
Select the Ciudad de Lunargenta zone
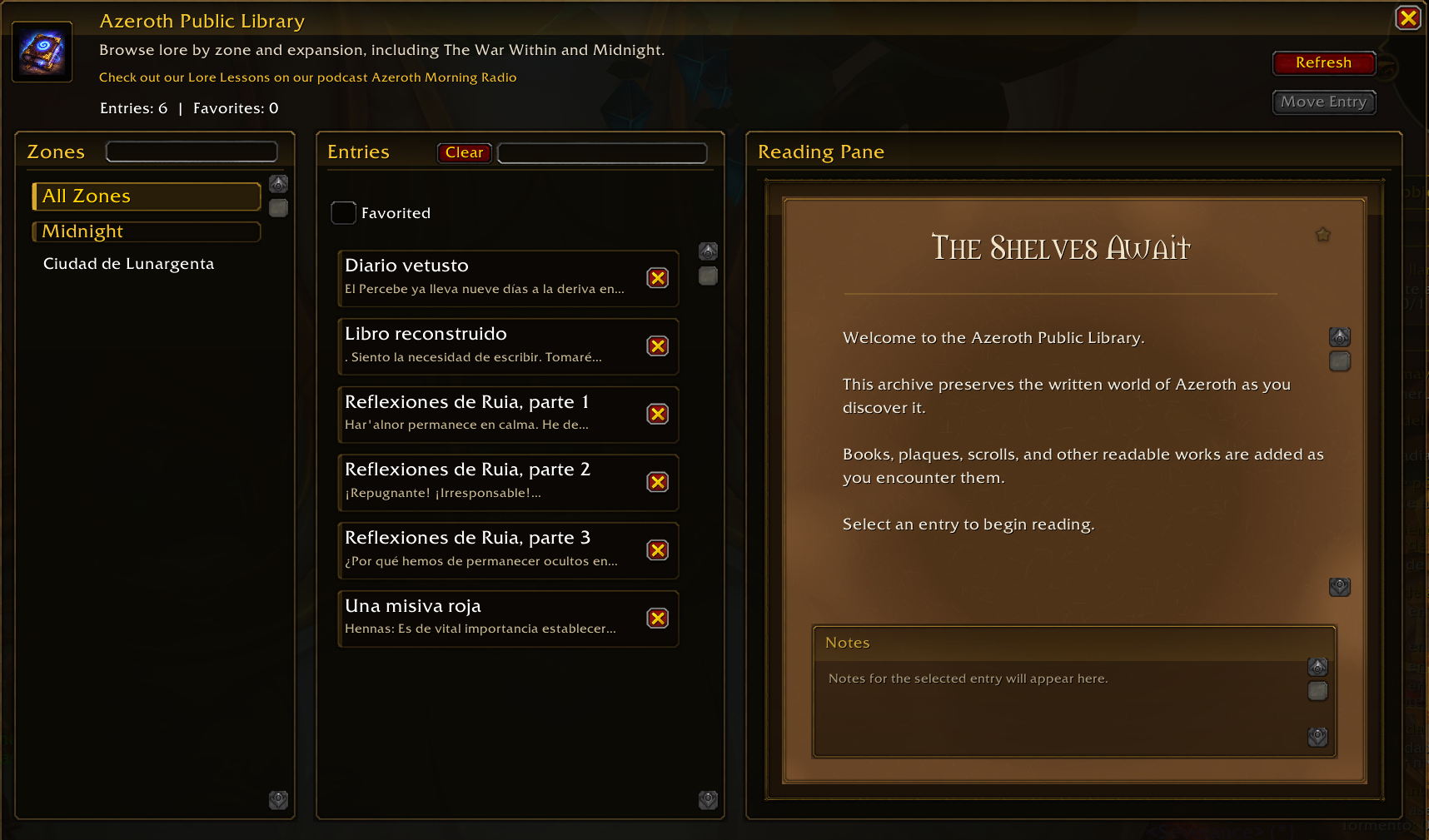[129, 264]
